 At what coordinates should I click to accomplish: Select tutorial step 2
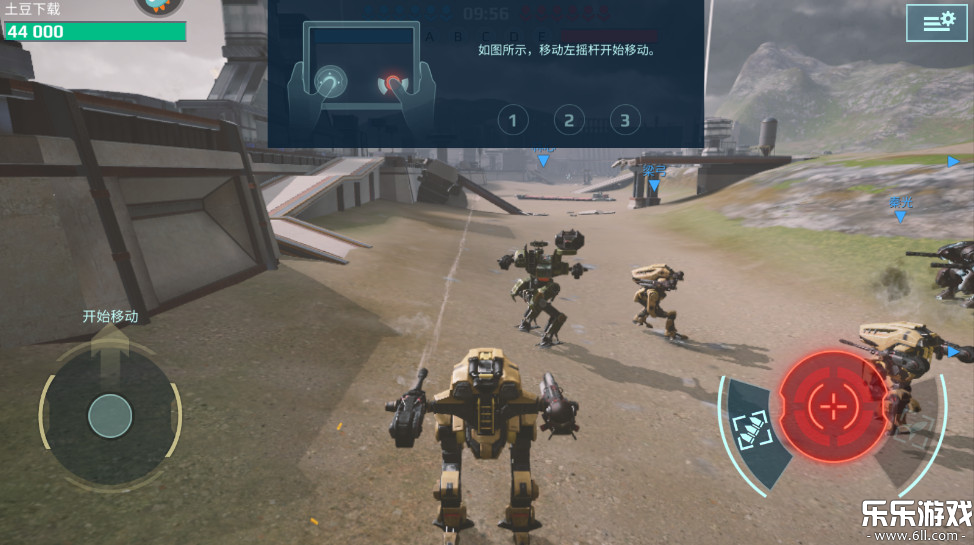tap(569, 121)
